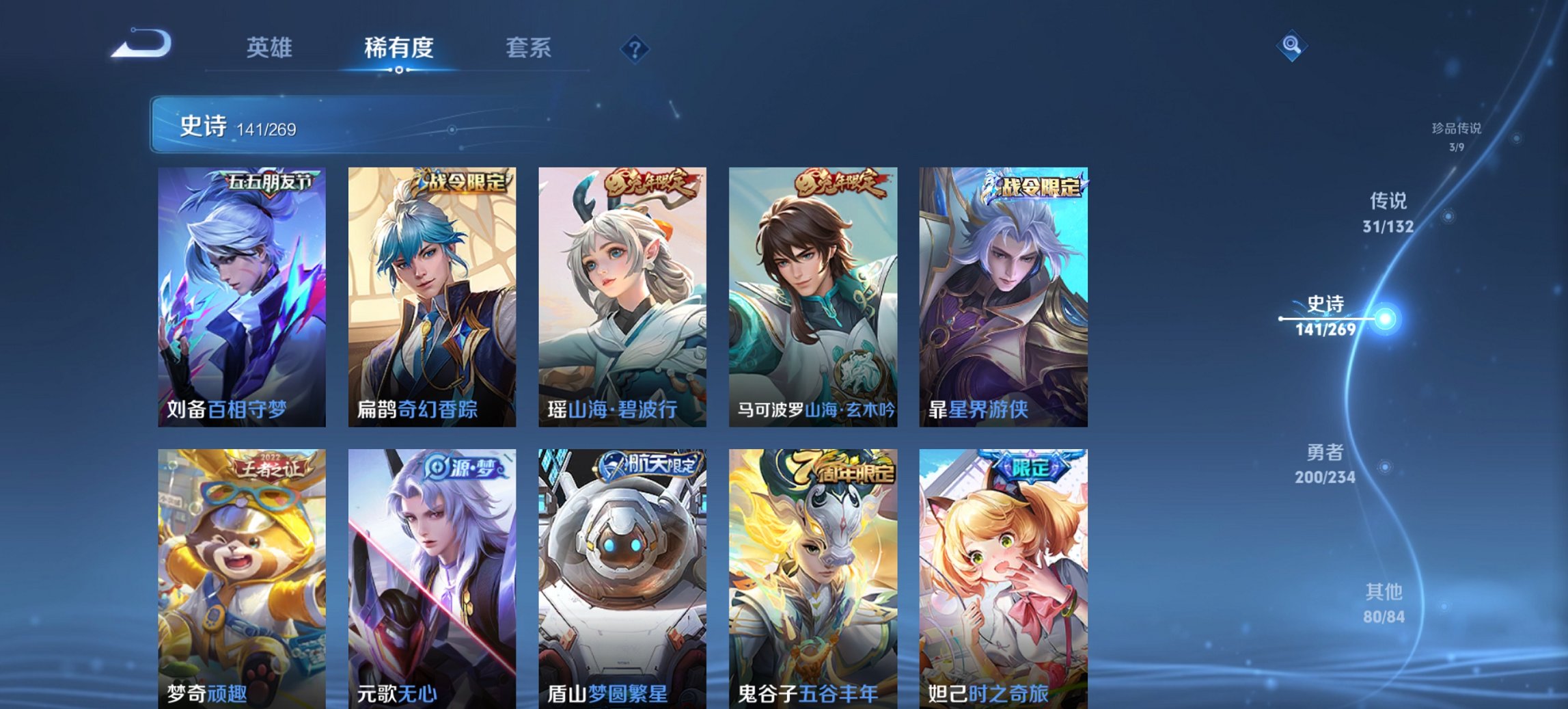Image resolution: width=1568 pixels, height=709 pixels.
Task: Switch to the 套系 tab
Action: point(528,48)
